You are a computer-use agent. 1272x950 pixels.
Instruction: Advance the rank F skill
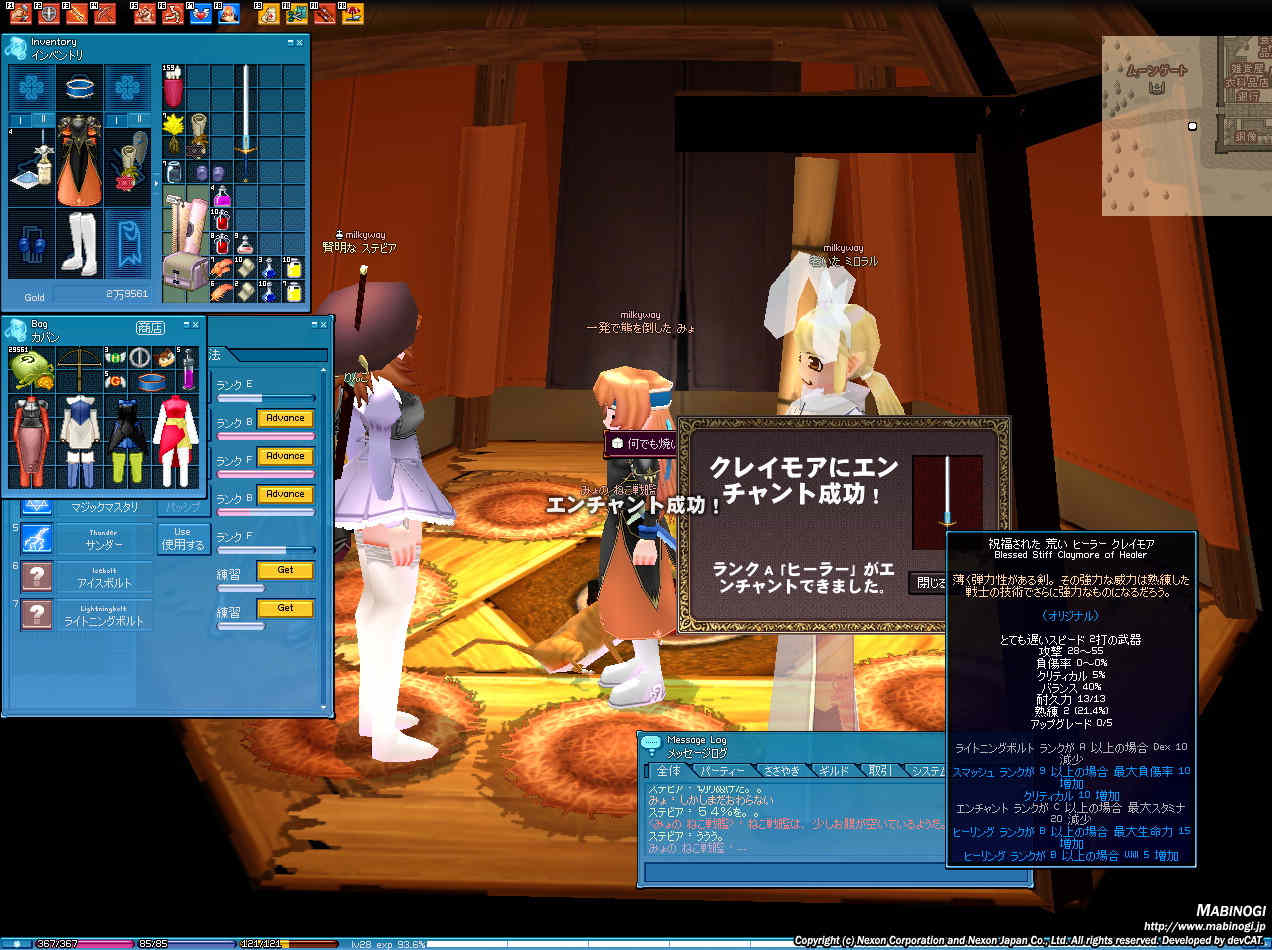click(285, 456)
